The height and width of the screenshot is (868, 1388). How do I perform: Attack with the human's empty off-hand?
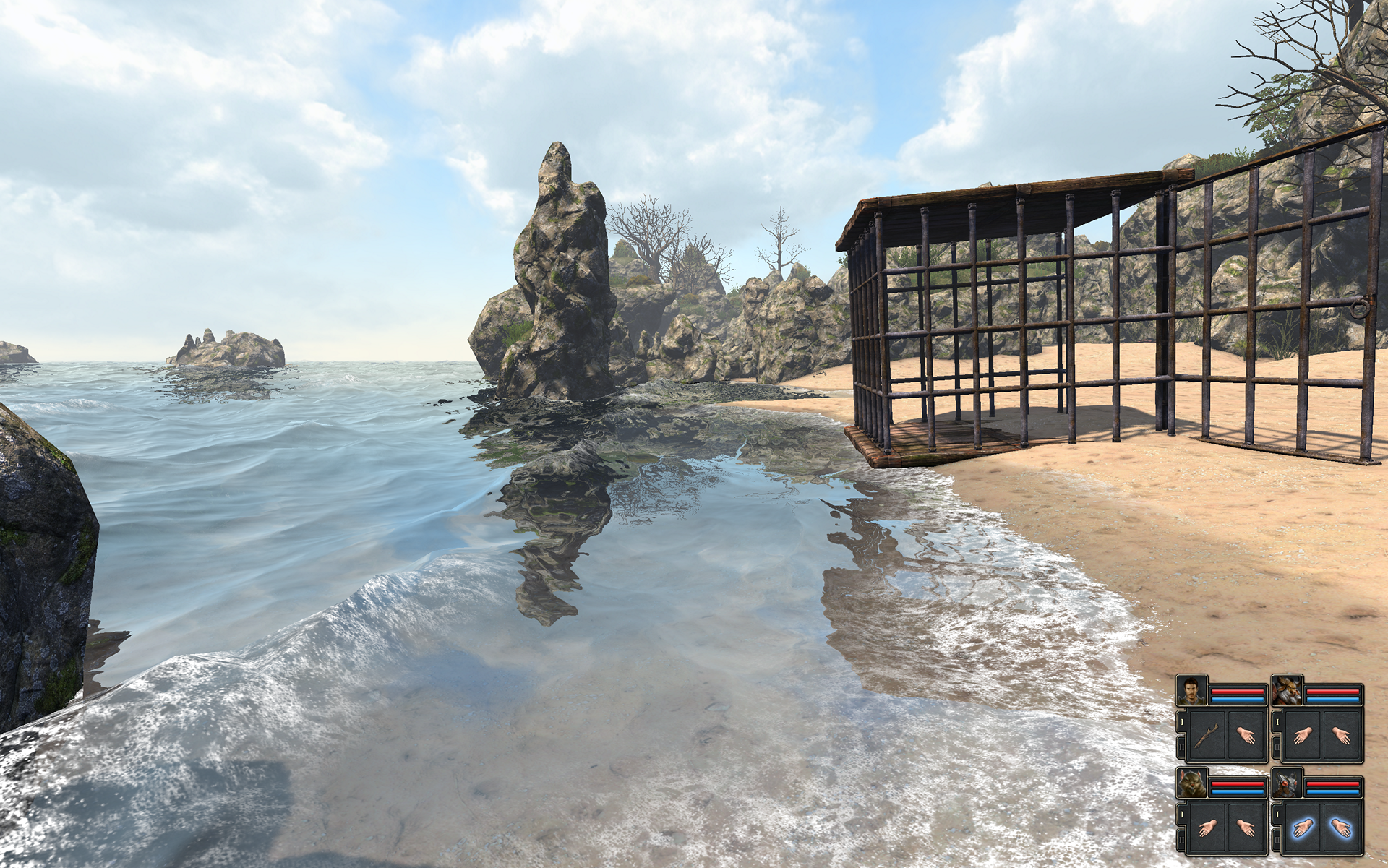(x=1245, y=735)
